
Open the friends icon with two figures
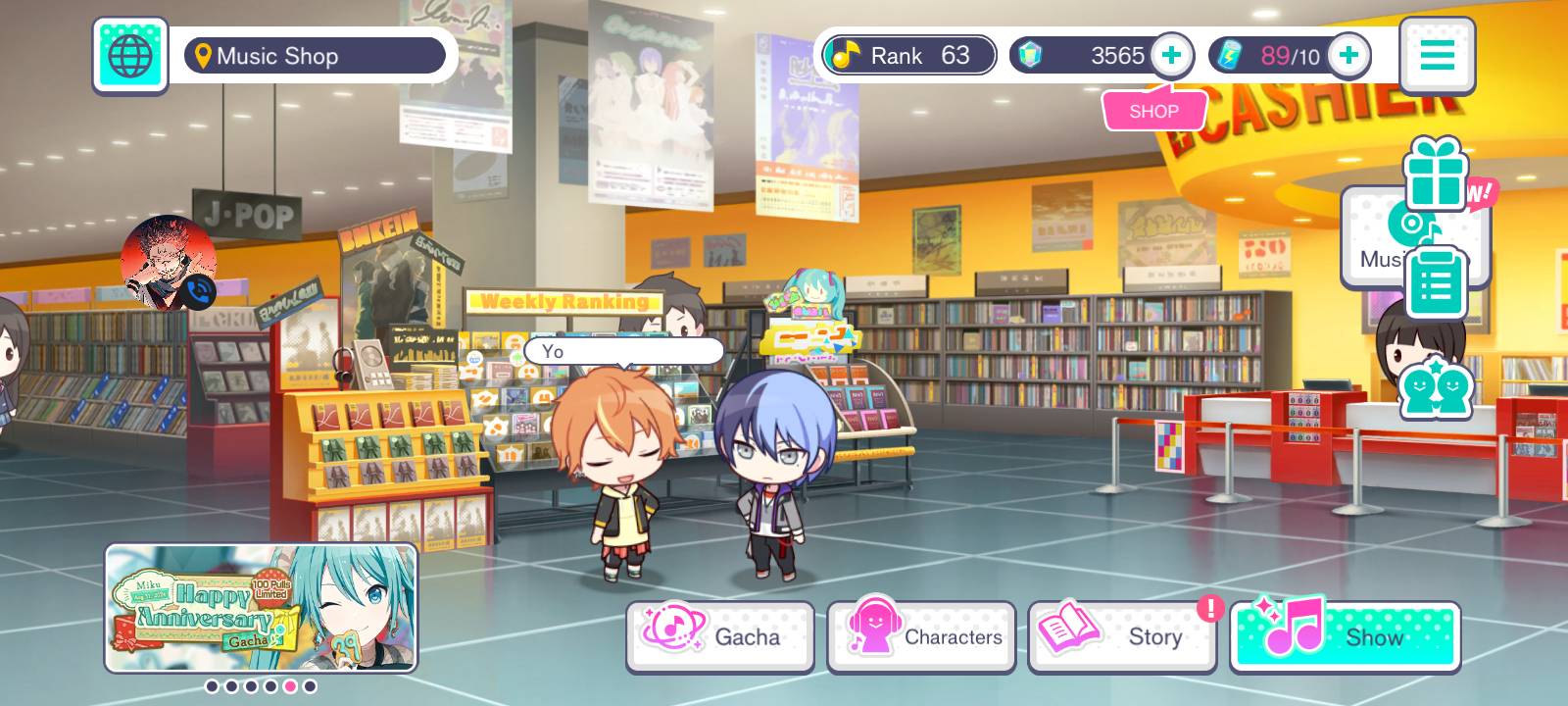coord(1436,389)
